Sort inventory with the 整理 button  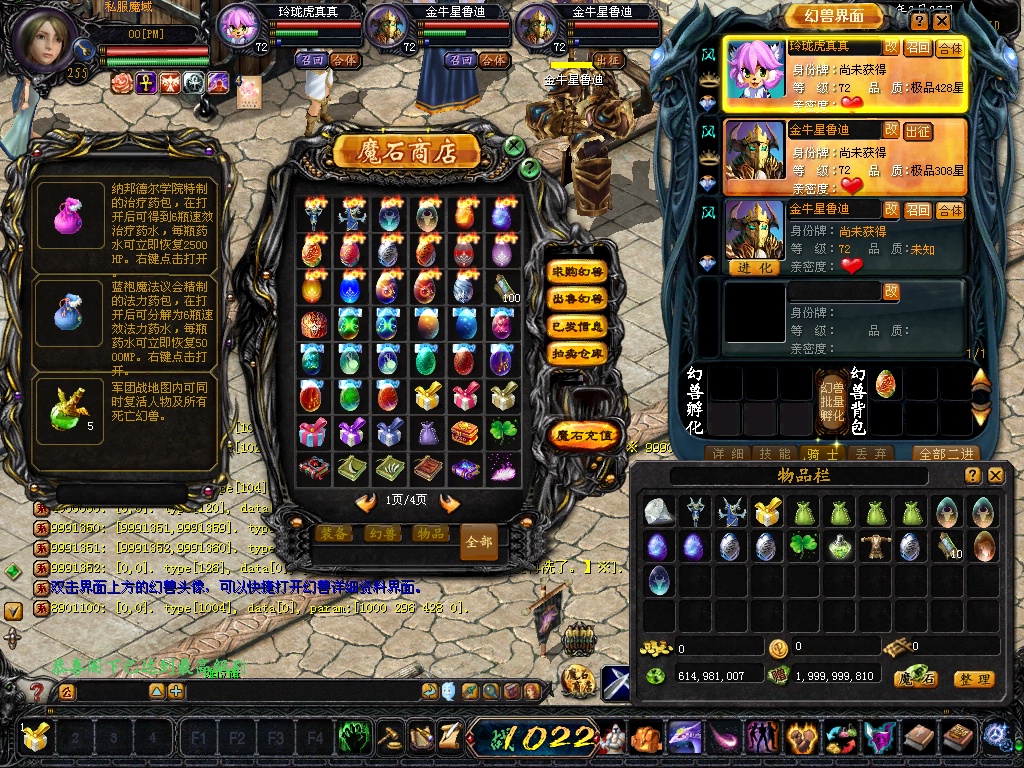click(x=973, y=679)
